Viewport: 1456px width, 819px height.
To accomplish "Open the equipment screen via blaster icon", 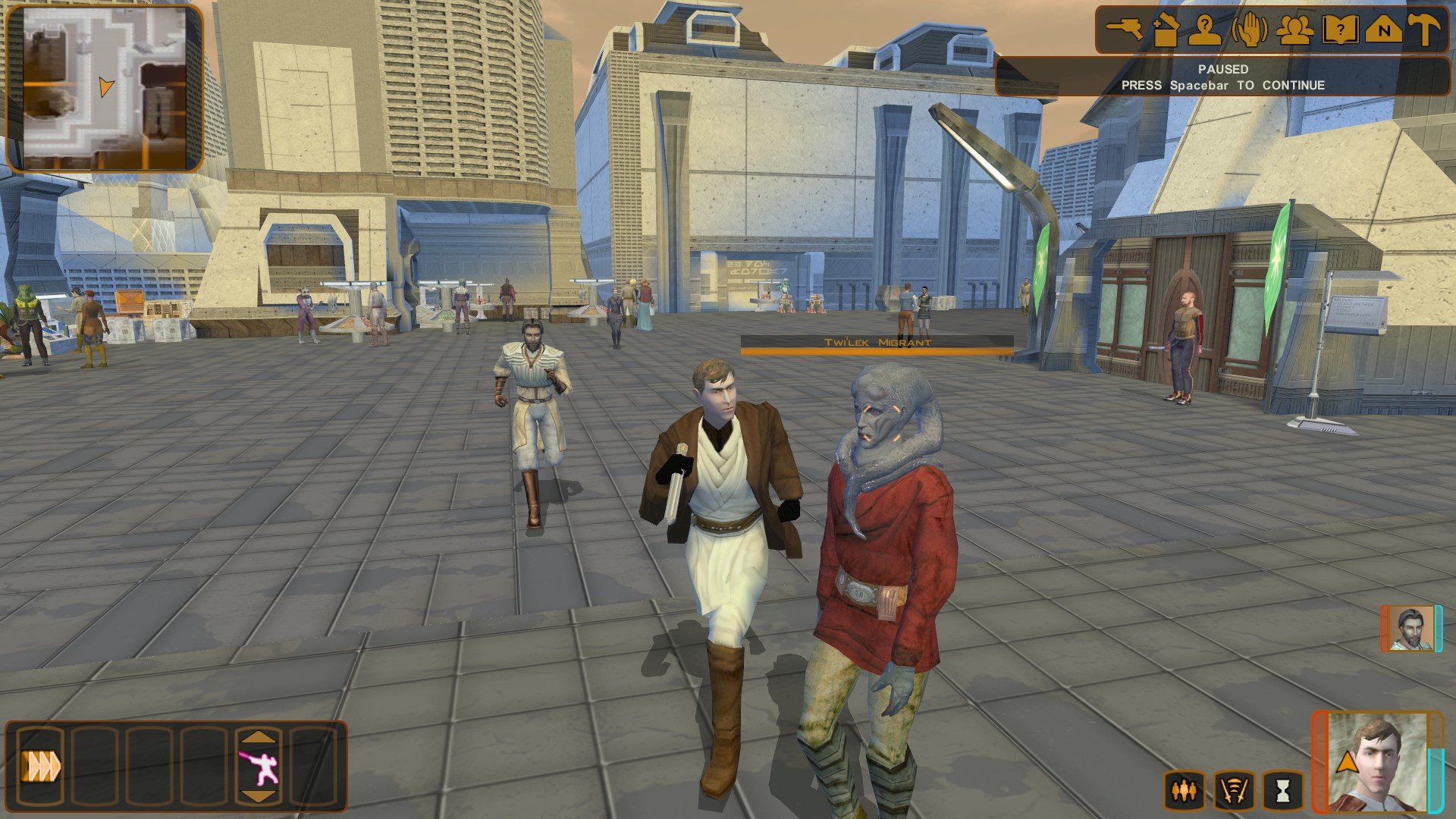I will pyautogui.click(x=1124, y=30).
